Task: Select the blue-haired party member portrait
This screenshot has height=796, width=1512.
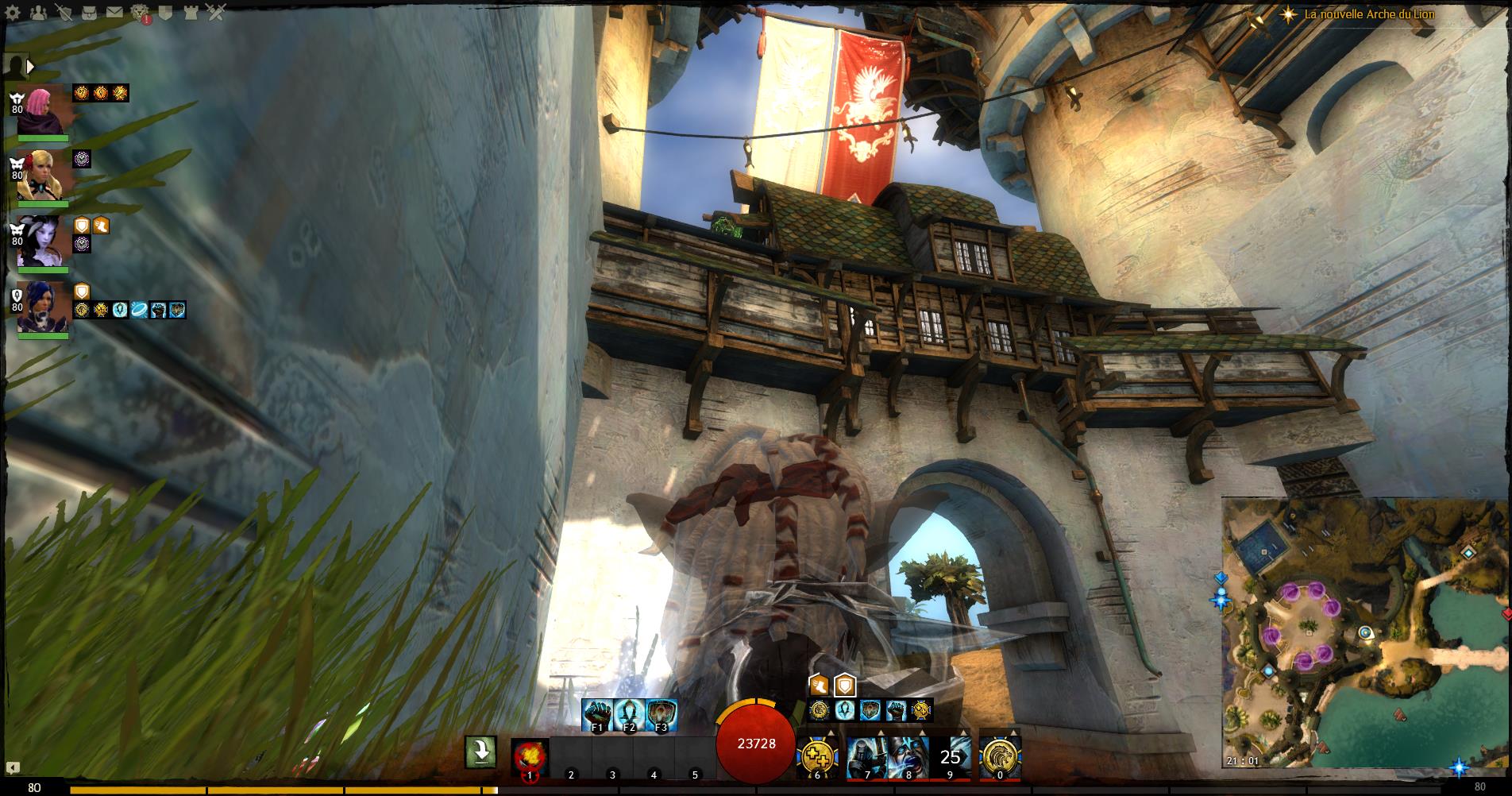Action: pos(43,307)
